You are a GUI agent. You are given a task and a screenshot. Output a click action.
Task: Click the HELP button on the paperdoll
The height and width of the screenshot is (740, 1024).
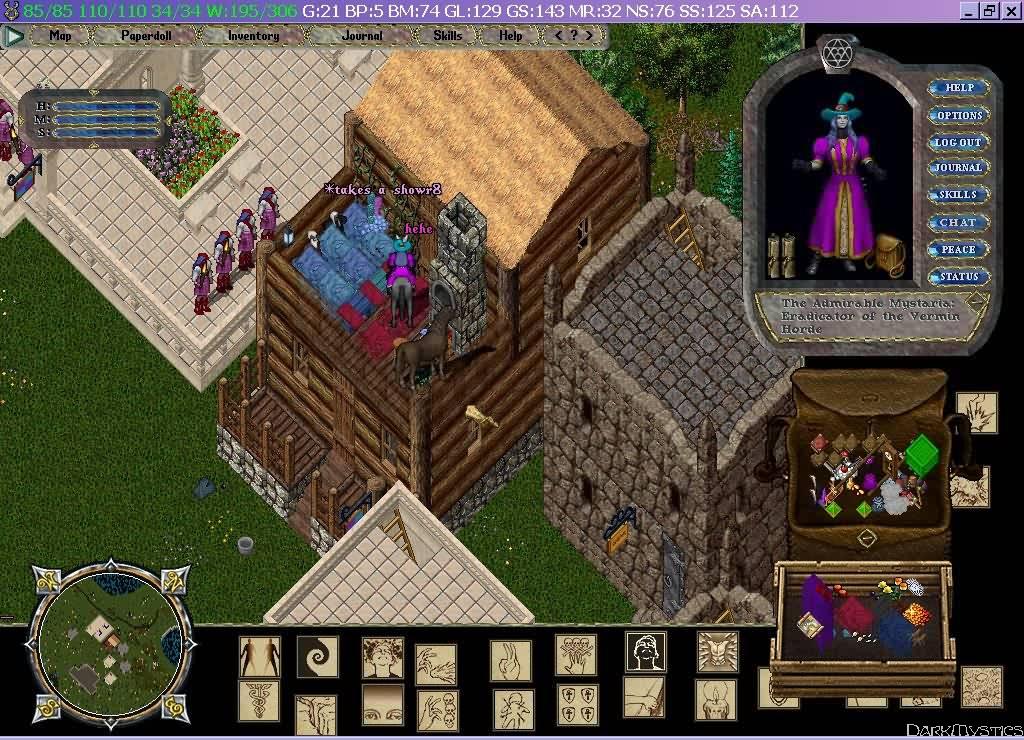point(958,88)
